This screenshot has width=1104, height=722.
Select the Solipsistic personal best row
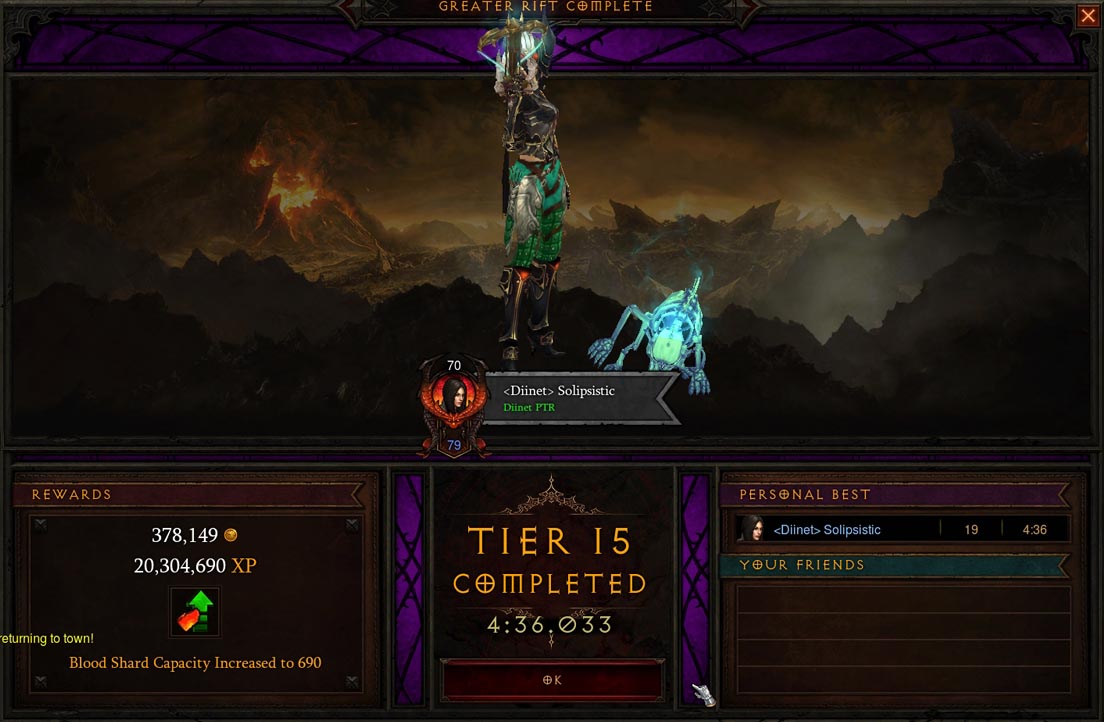pos(902,529)
